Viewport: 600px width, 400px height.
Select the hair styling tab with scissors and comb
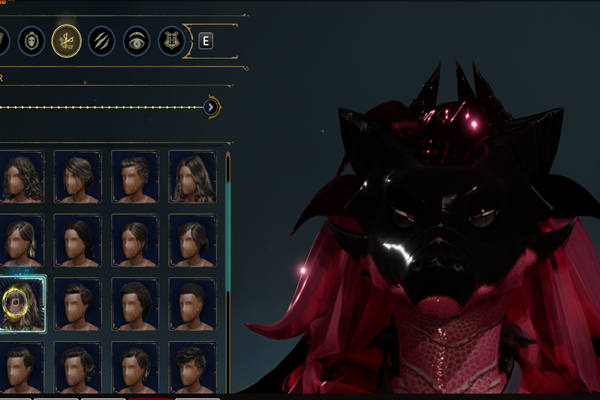click(67, 42)
